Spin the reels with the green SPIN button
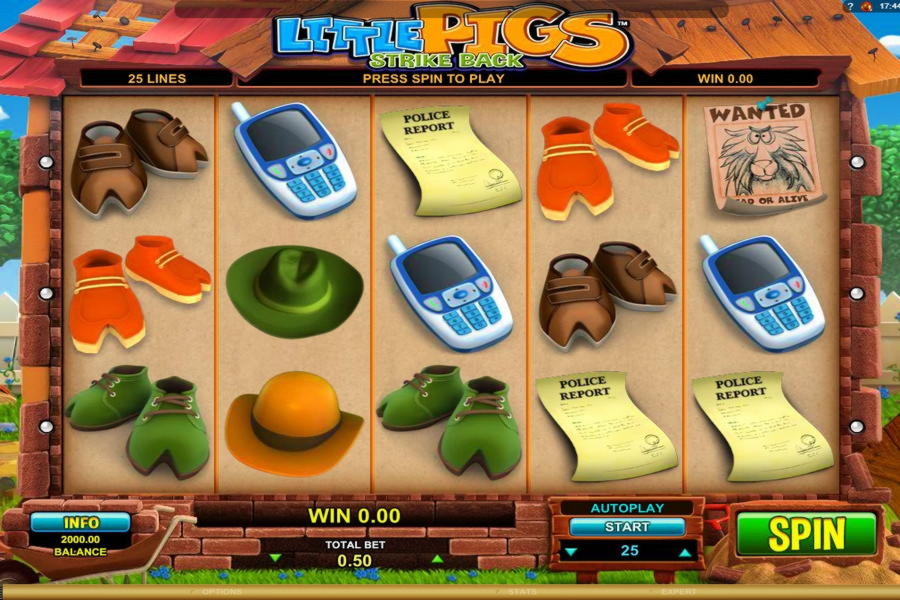Image resolution: width=900 pixels, height=600 pixels. (x=806, y=534)
